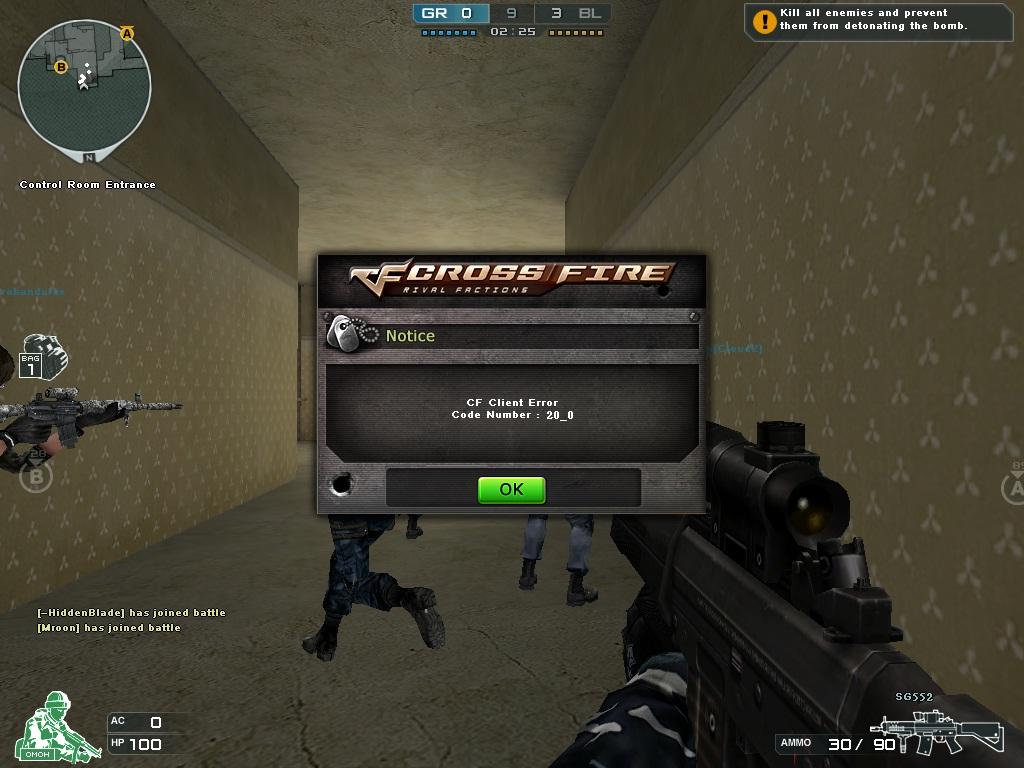The image size is (1024, 768).
Task: Select the SG552 weapon icon
Action: [935, 732]
